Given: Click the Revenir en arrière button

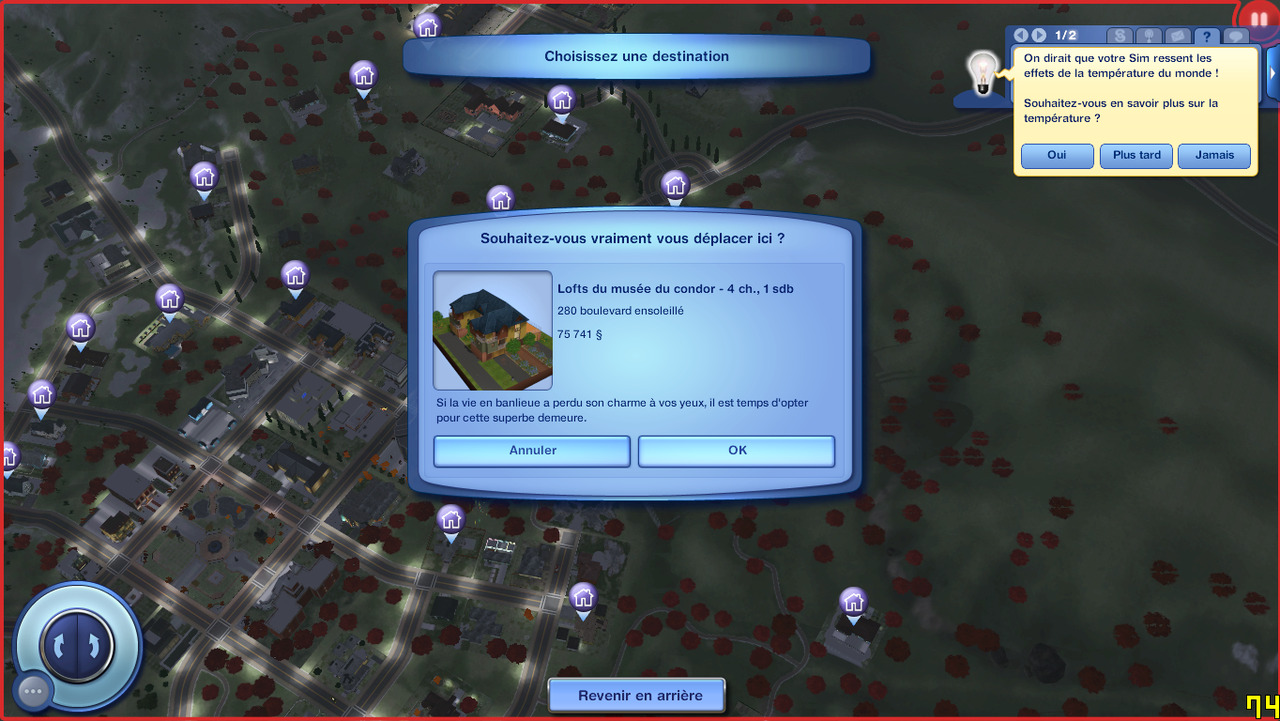Looking at the screenshot, I should (637, 695).
